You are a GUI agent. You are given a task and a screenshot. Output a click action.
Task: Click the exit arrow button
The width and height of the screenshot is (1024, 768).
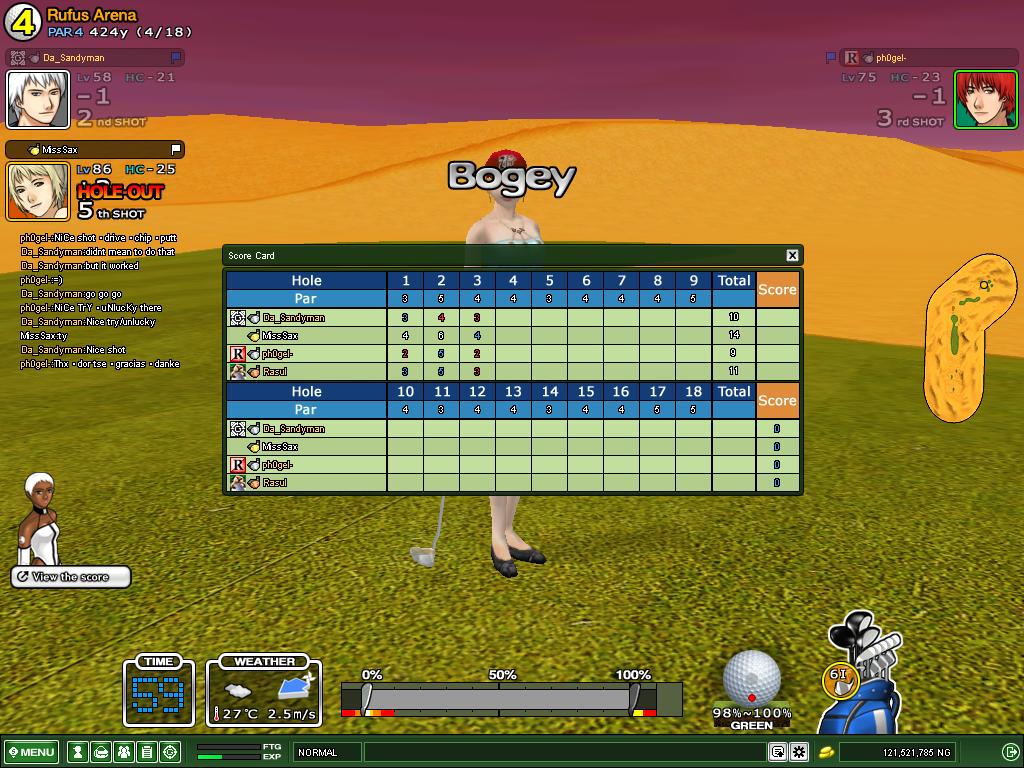(x=1010, y=752)
